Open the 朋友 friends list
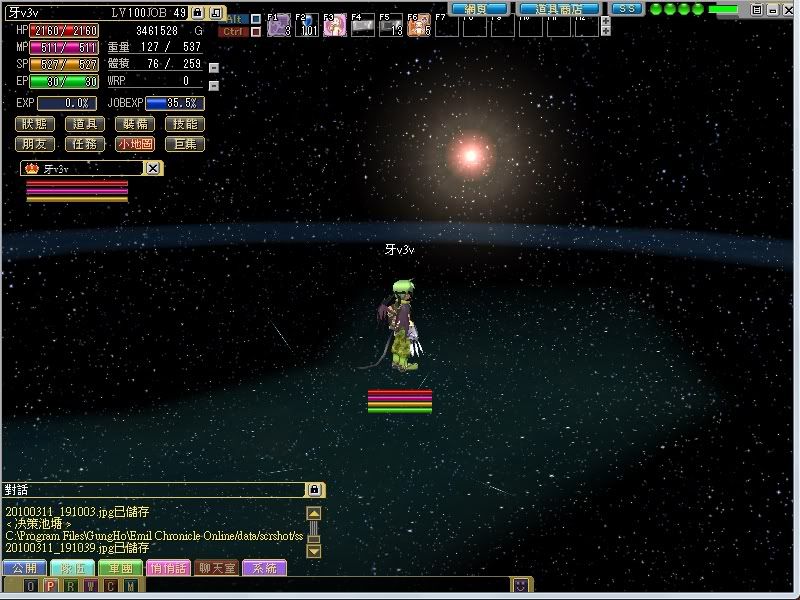Screen dimensions: 800x600 [36, 144]
